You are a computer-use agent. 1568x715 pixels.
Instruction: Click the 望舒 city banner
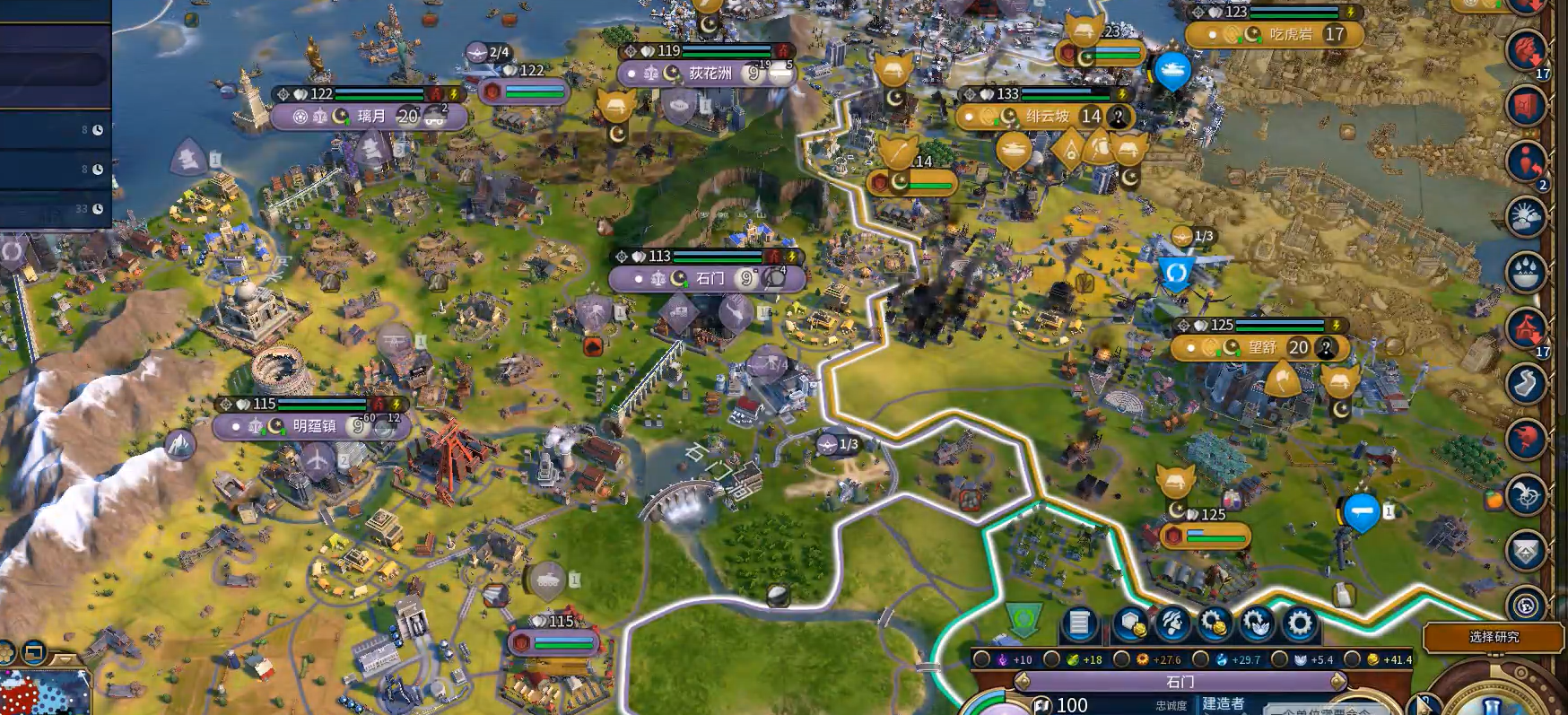1260,348
